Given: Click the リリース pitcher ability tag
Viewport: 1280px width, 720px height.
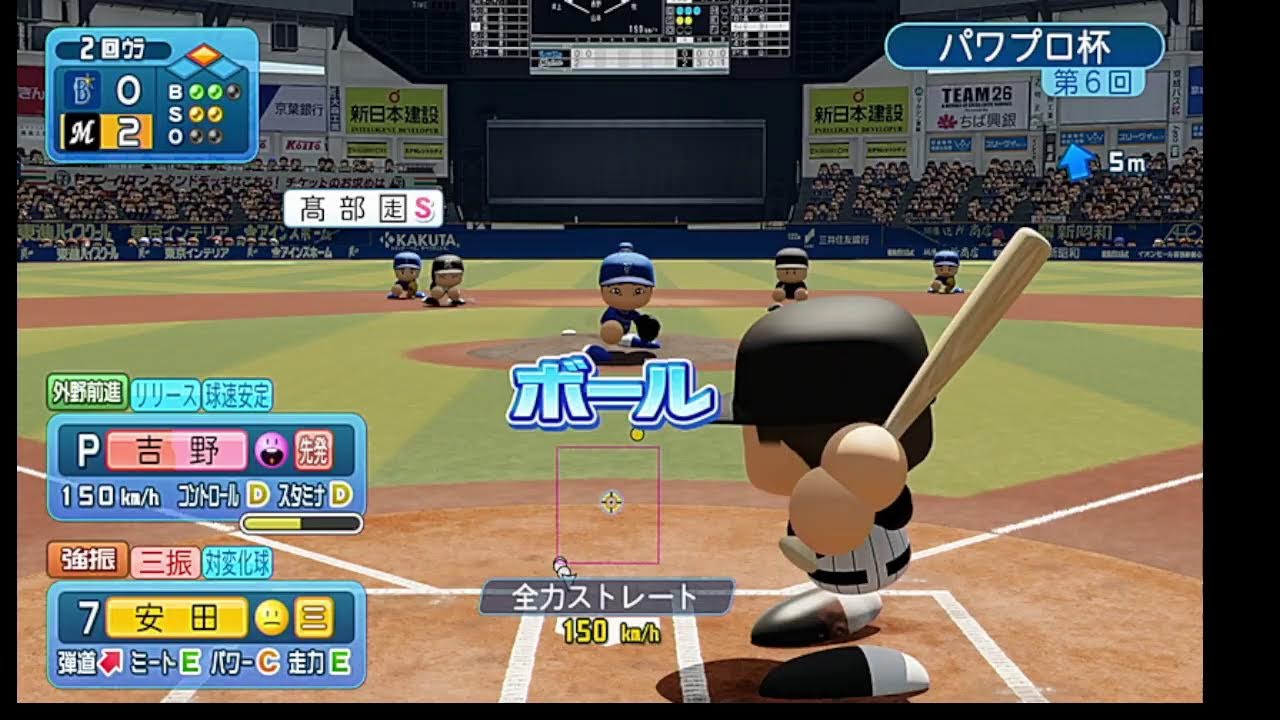Looking at the screenshot, I should pyautogui.click(x=165, y=395).
